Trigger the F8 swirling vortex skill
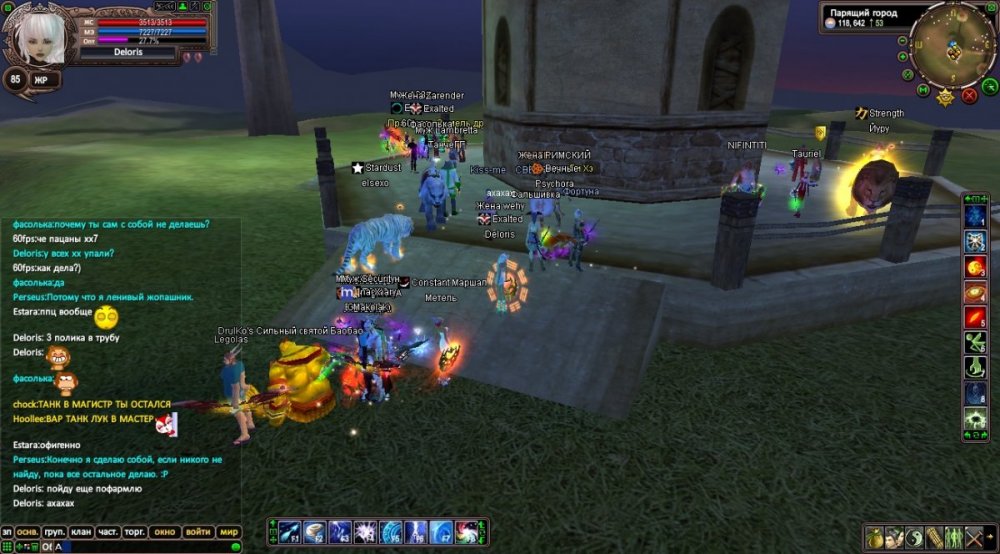Image resolution: width=1000 pixels, height=554 pixels. point(467,532)
